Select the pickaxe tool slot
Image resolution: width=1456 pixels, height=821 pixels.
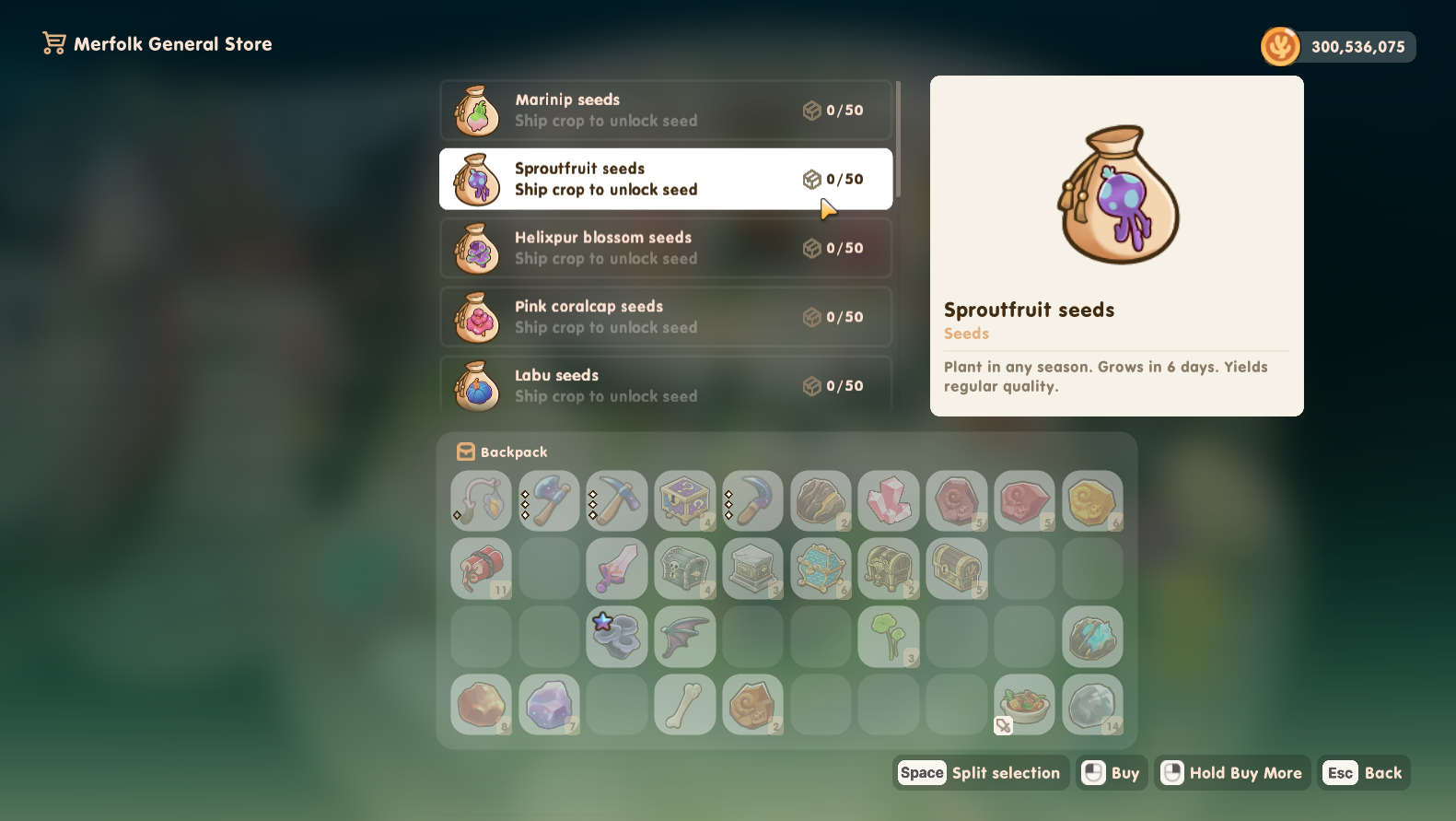click(x=617, y=501)
